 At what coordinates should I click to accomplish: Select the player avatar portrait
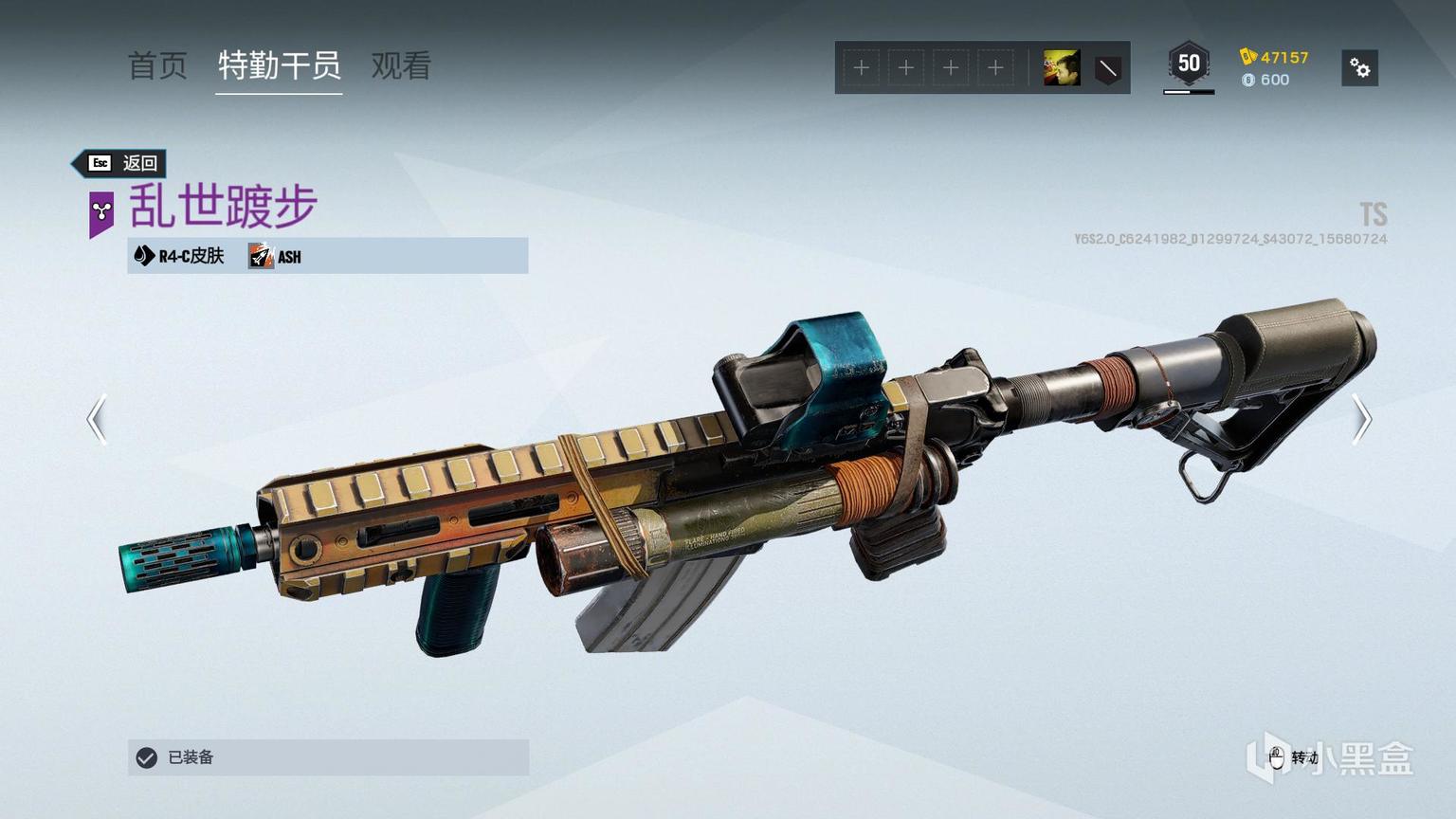(1061, 68)
